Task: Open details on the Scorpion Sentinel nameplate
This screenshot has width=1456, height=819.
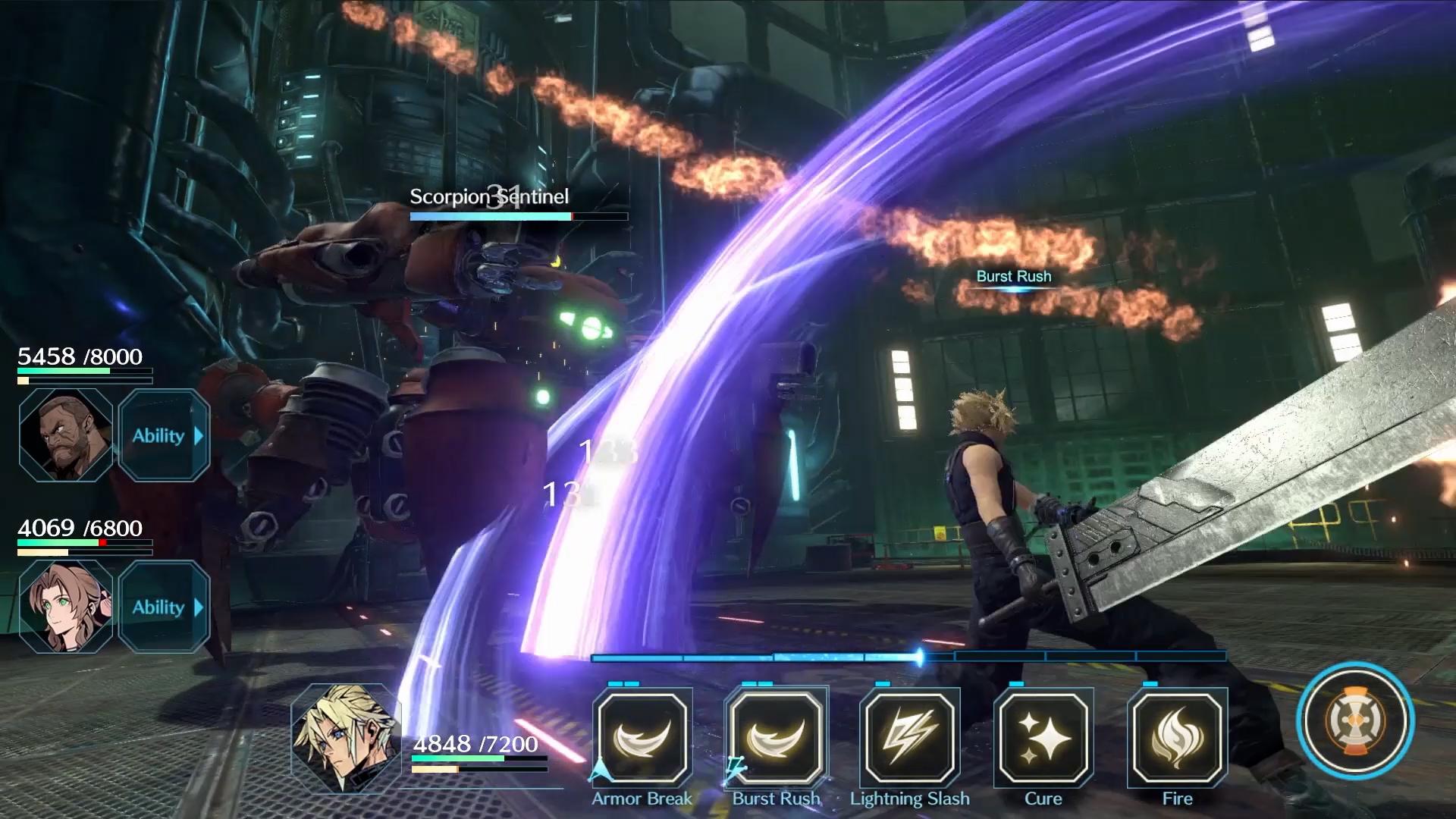Action: click(488, 197)
